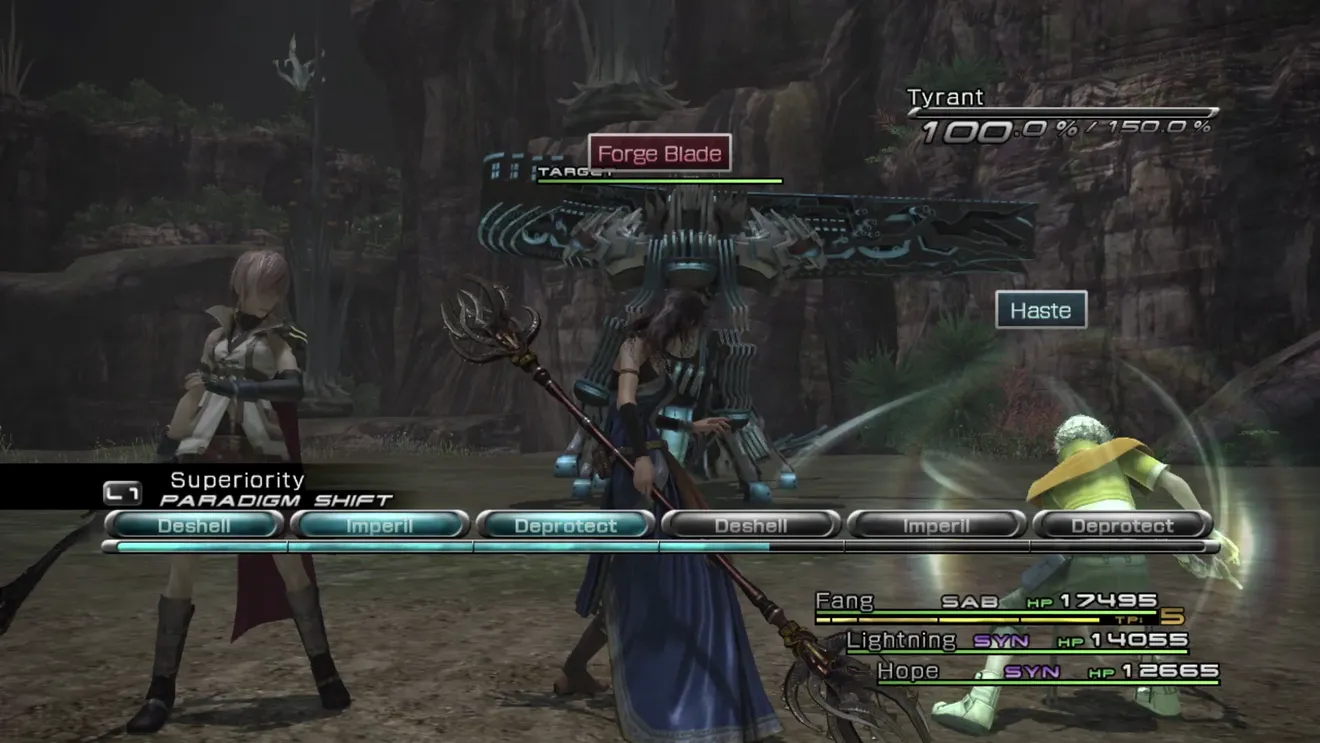Image resolution: width=1320 pixels, height=743 pixels.
Task: Open the Paradigm Shift Superiority label
Action: 237,481
